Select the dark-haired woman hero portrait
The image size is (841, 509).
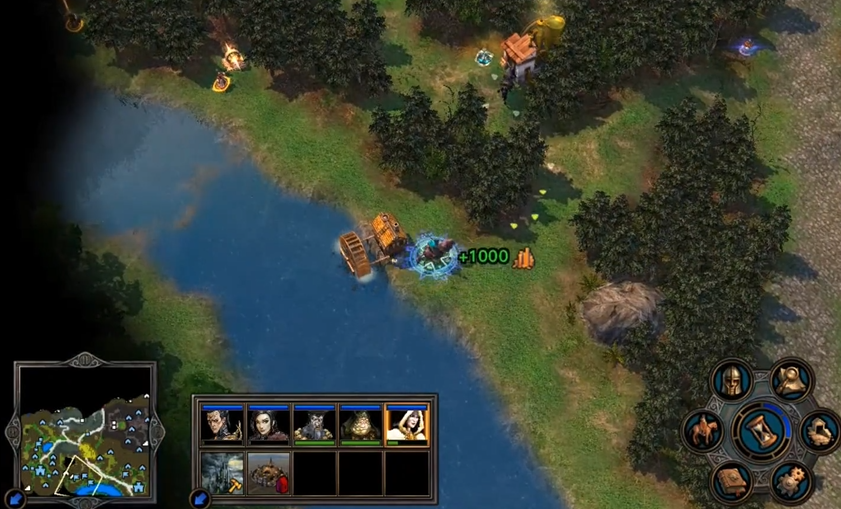[x=268, y=426]
